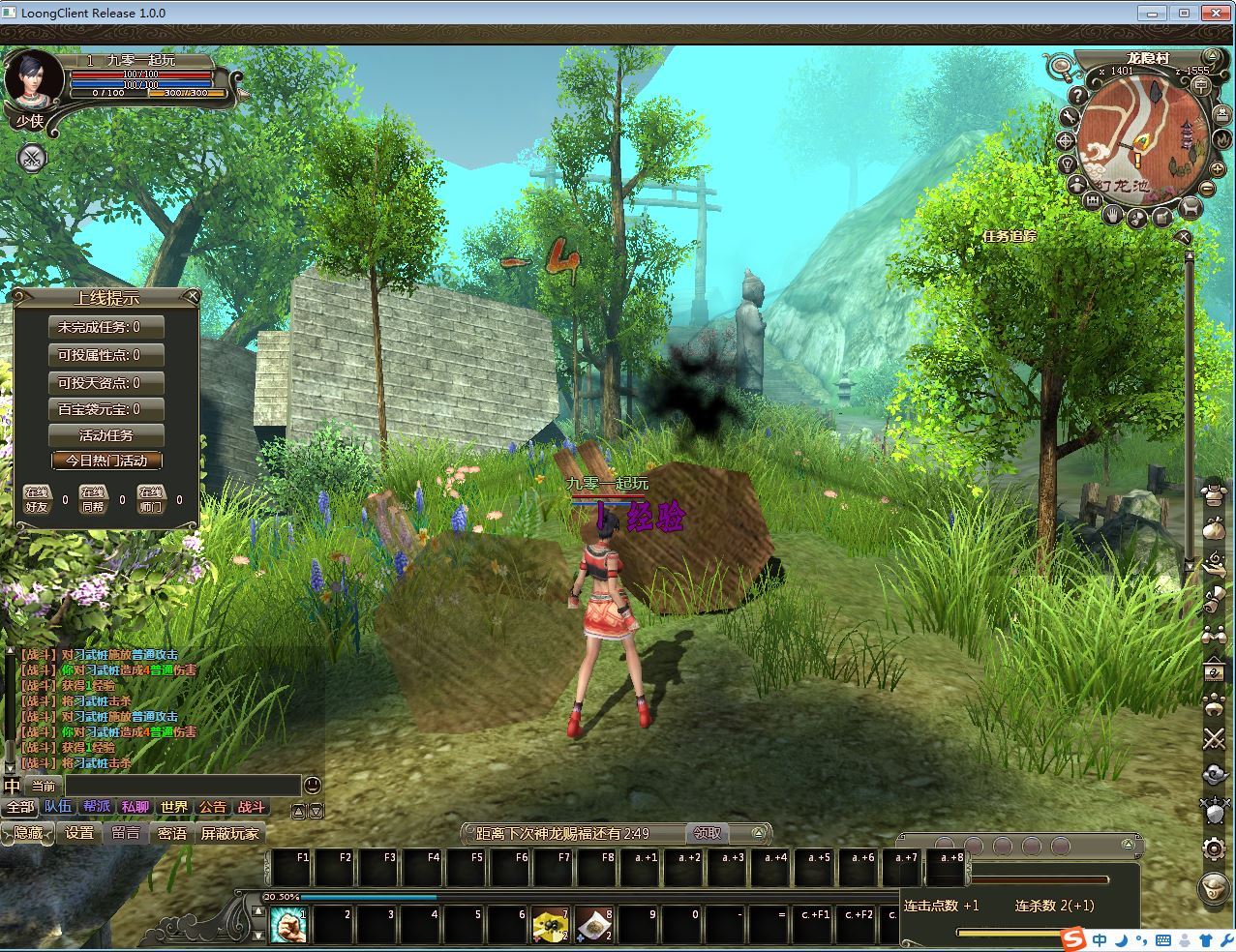The width and height of the screenshot is (1236, 952).
Task: Claim the dragon blessing with 领取
Action: click(x=708, y=833)
